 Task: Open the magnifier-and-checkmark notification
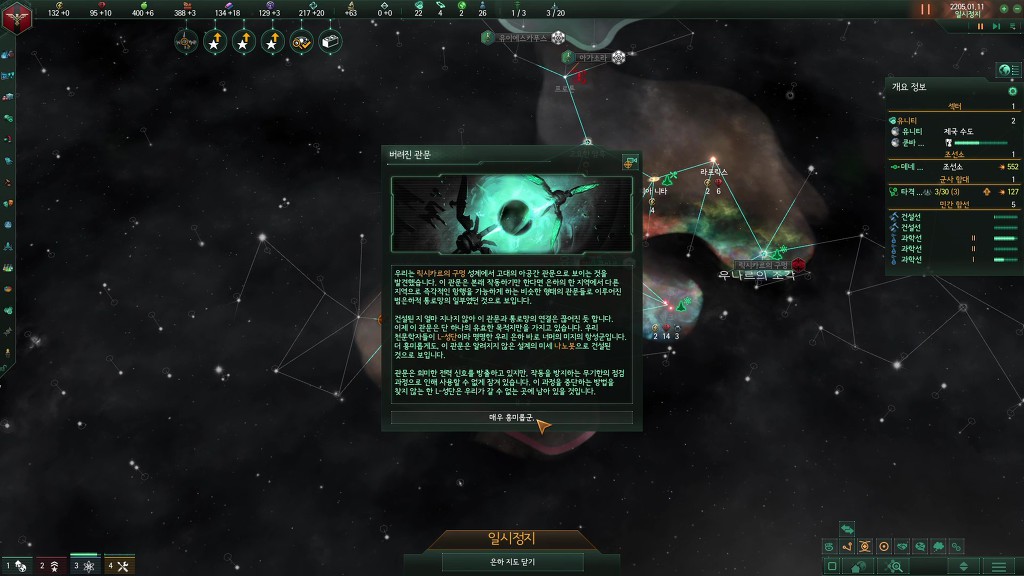(x=301, y=42)
